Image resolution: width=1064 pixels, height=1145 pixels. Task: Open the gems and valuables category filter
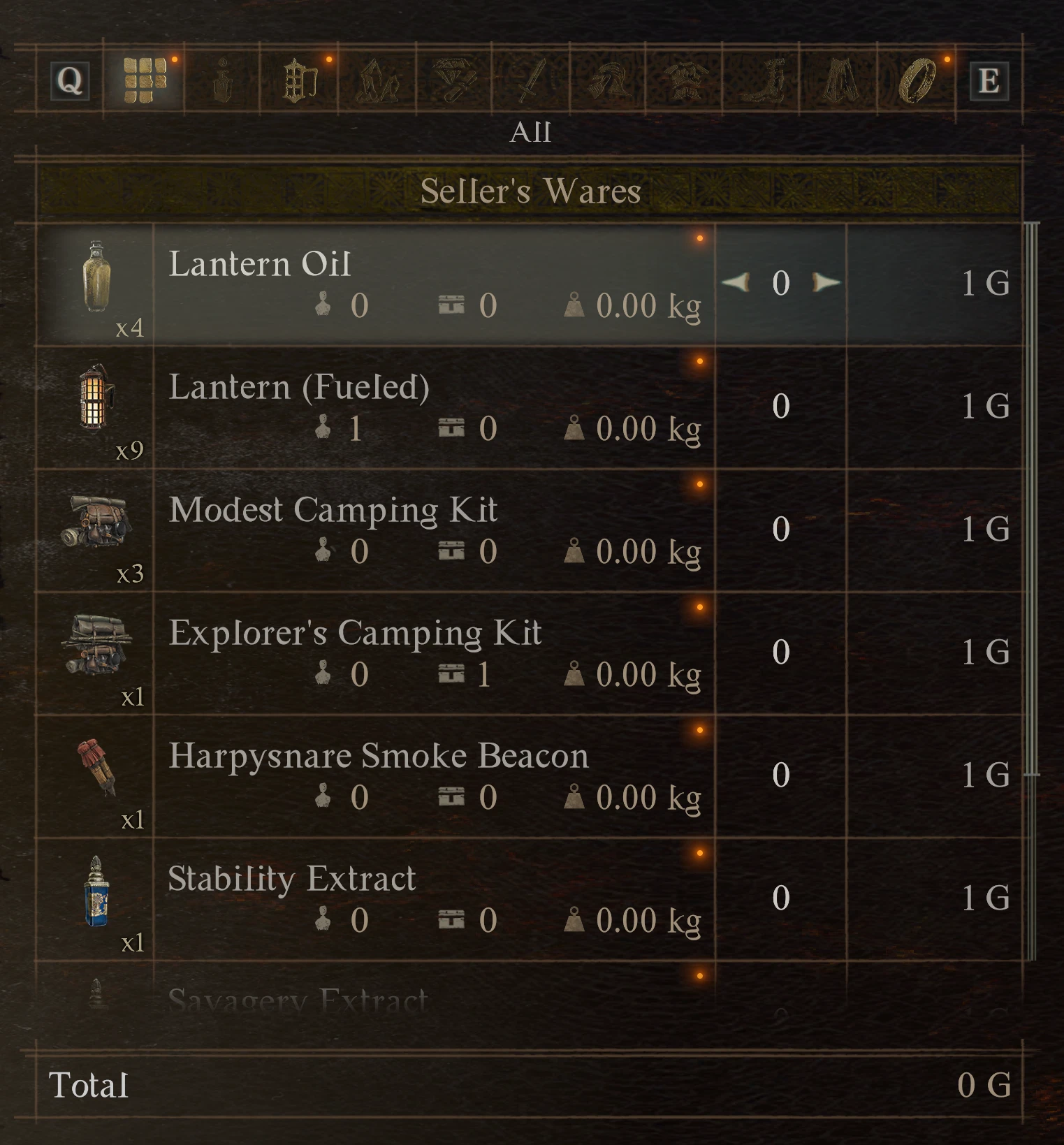454,80
